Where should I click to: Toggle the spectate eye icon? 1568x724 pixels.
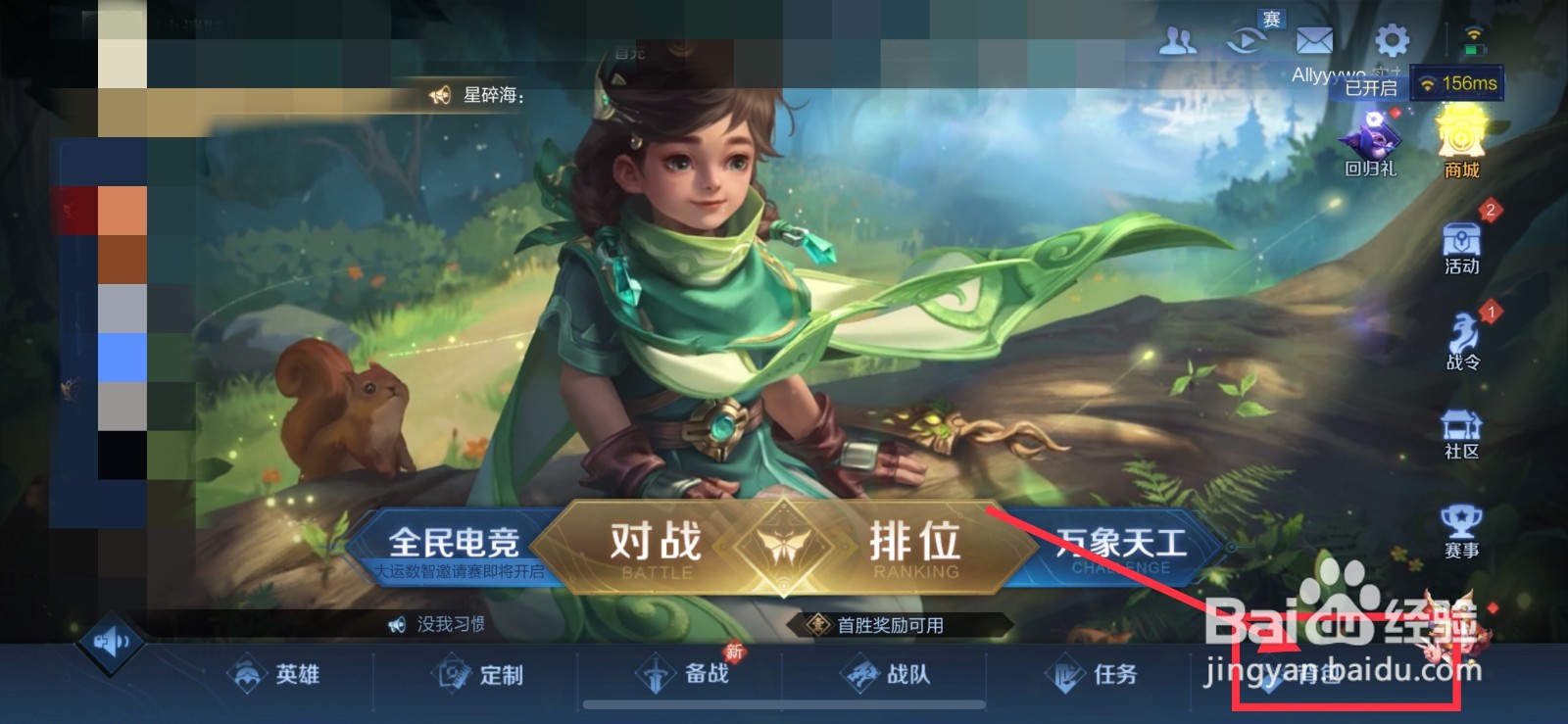pyautogui.click(x=1247, y=41)
